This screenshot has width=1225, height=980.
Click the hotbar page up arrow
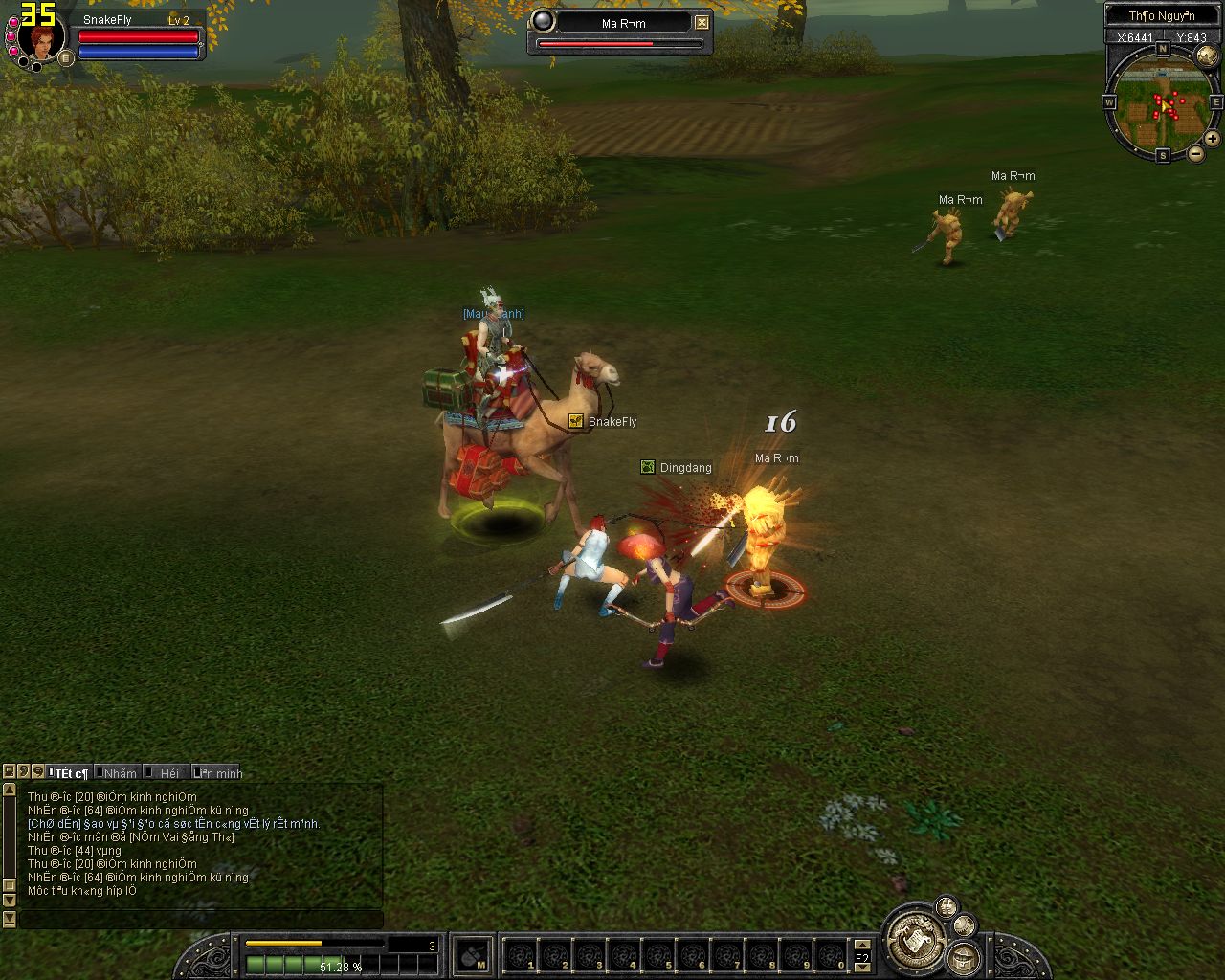point(862,945)
